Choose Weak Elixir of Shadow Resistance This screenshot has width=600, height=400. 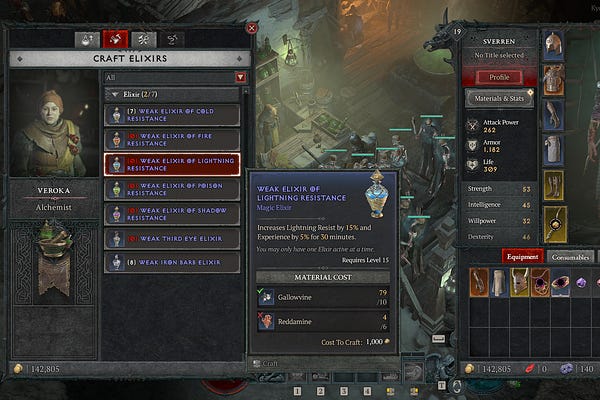pos(172,214)
